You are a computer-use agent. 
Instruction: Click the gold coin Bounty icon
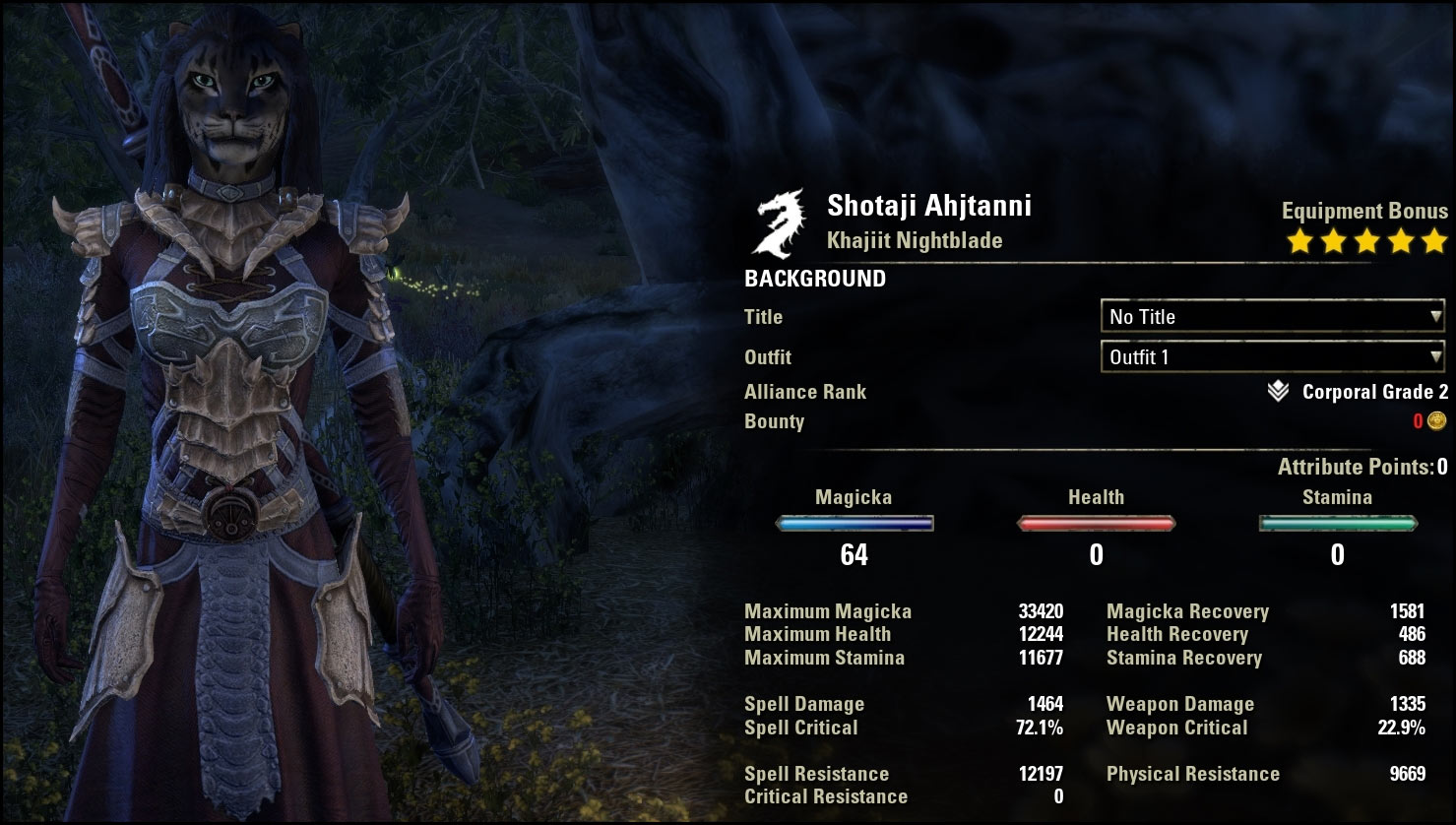coord(1434,421)
